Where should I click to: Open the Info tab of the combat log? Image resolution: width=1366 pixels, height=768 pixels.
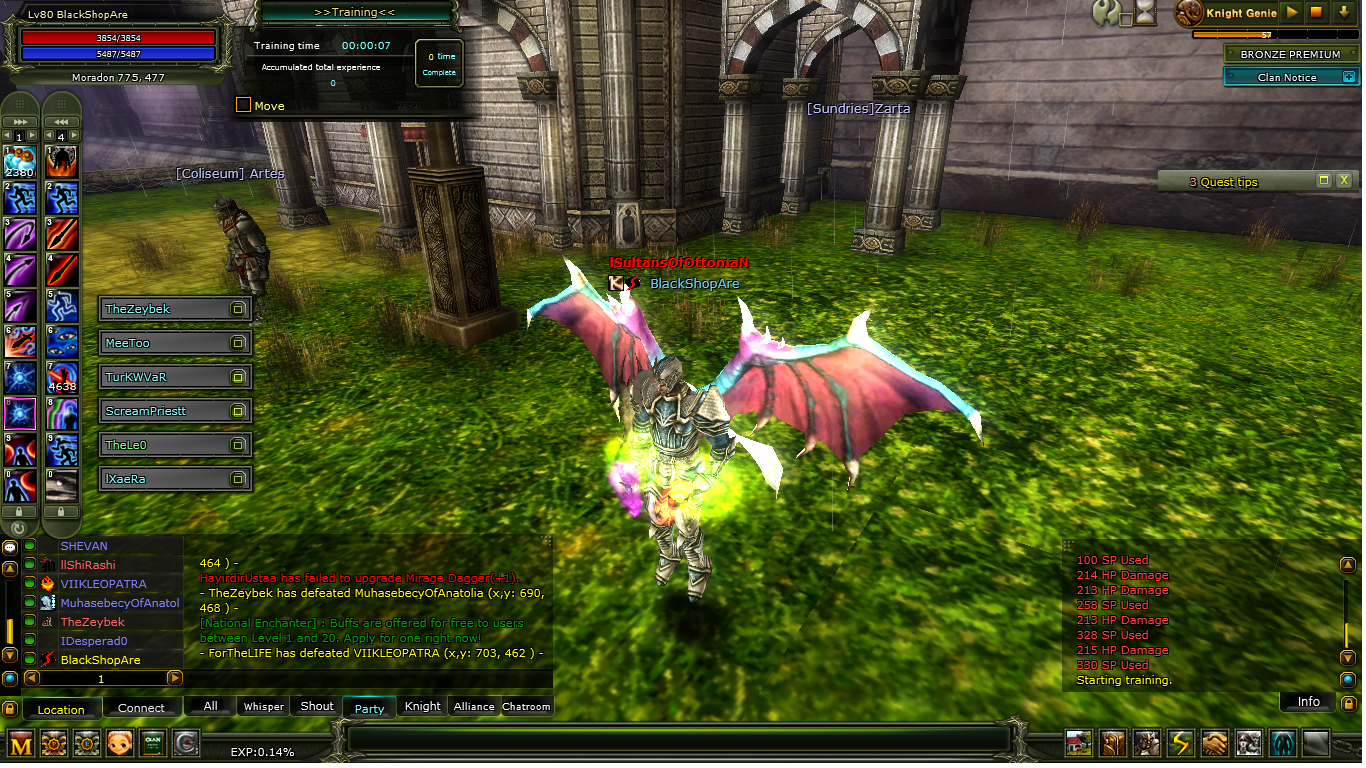tap(1308, 702)
